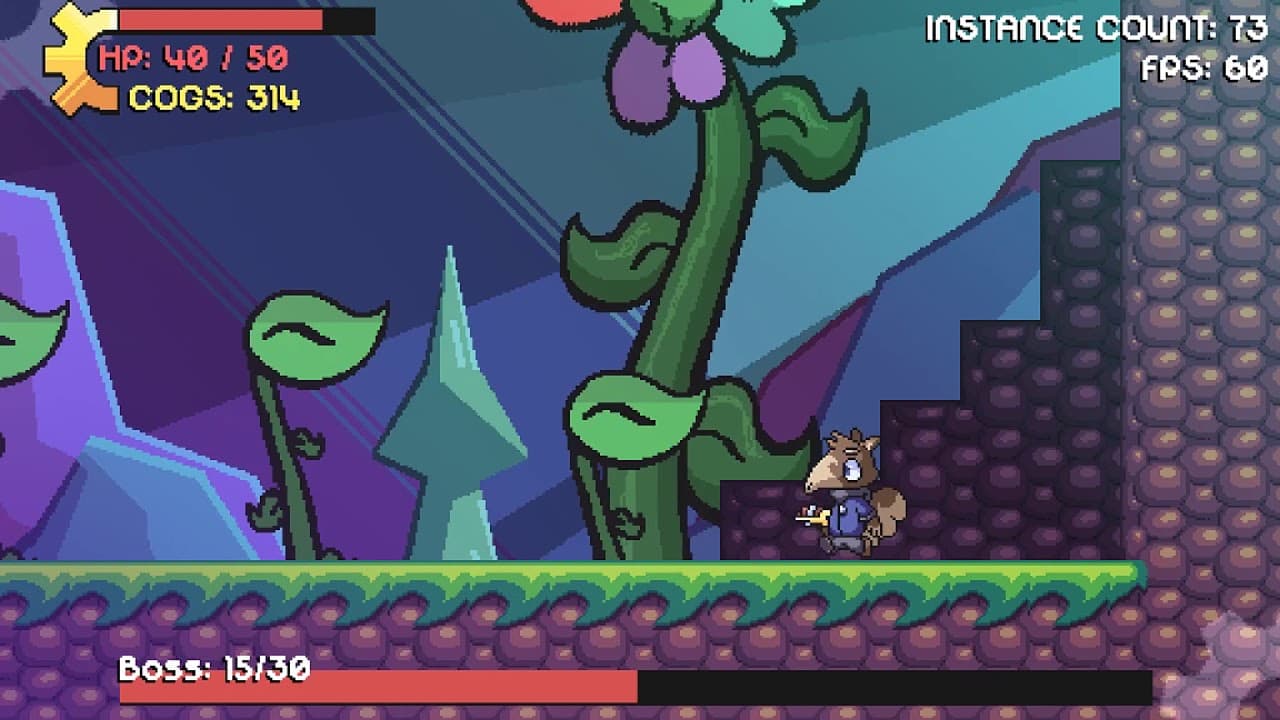Click the player HP bar at top left
1280x720 pixels.
pyautogui.click(x=220, y=18)
